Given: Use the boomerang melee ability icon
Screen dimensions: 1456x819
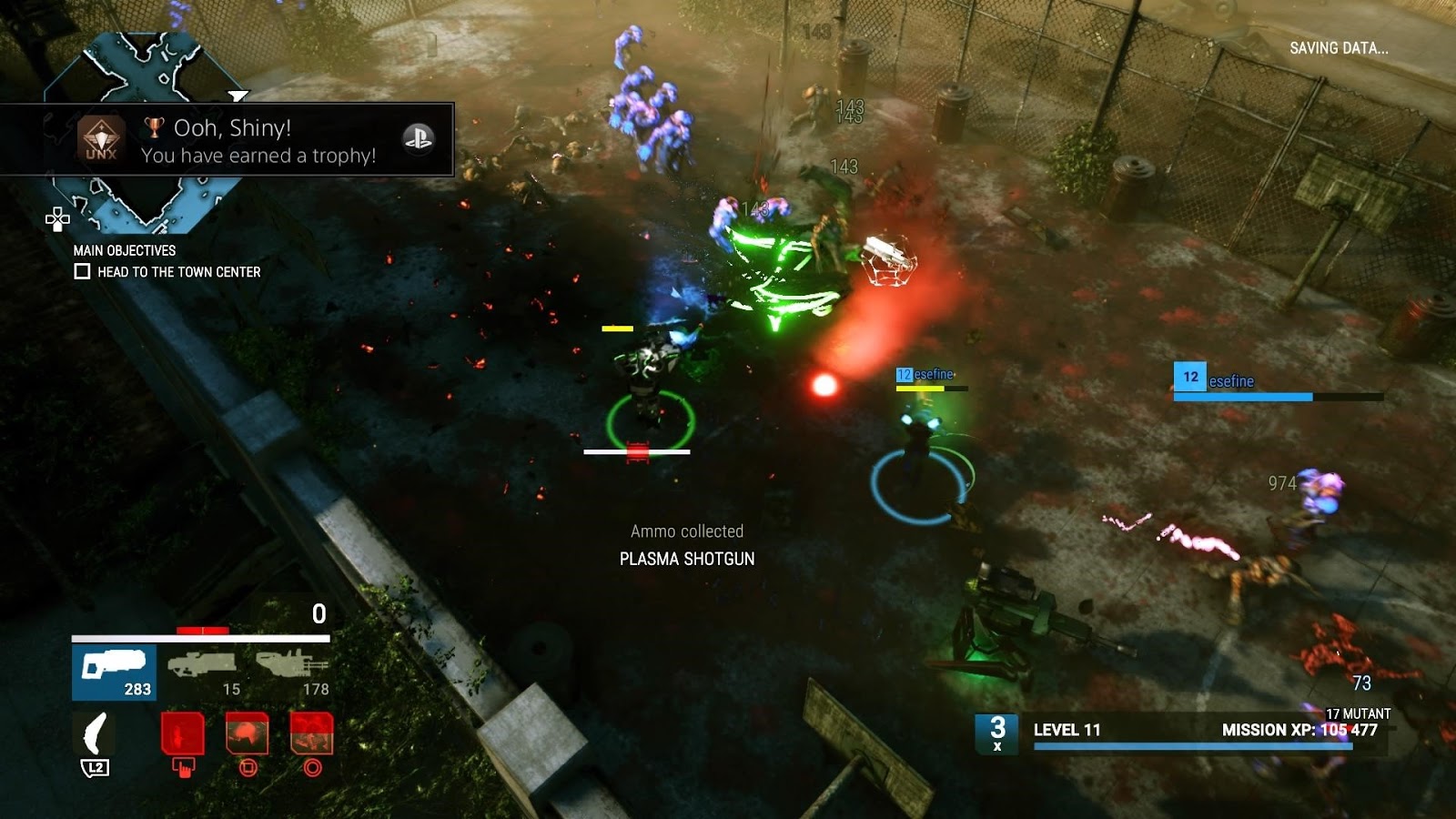Looking at the screenshot, I should point(95,735).
